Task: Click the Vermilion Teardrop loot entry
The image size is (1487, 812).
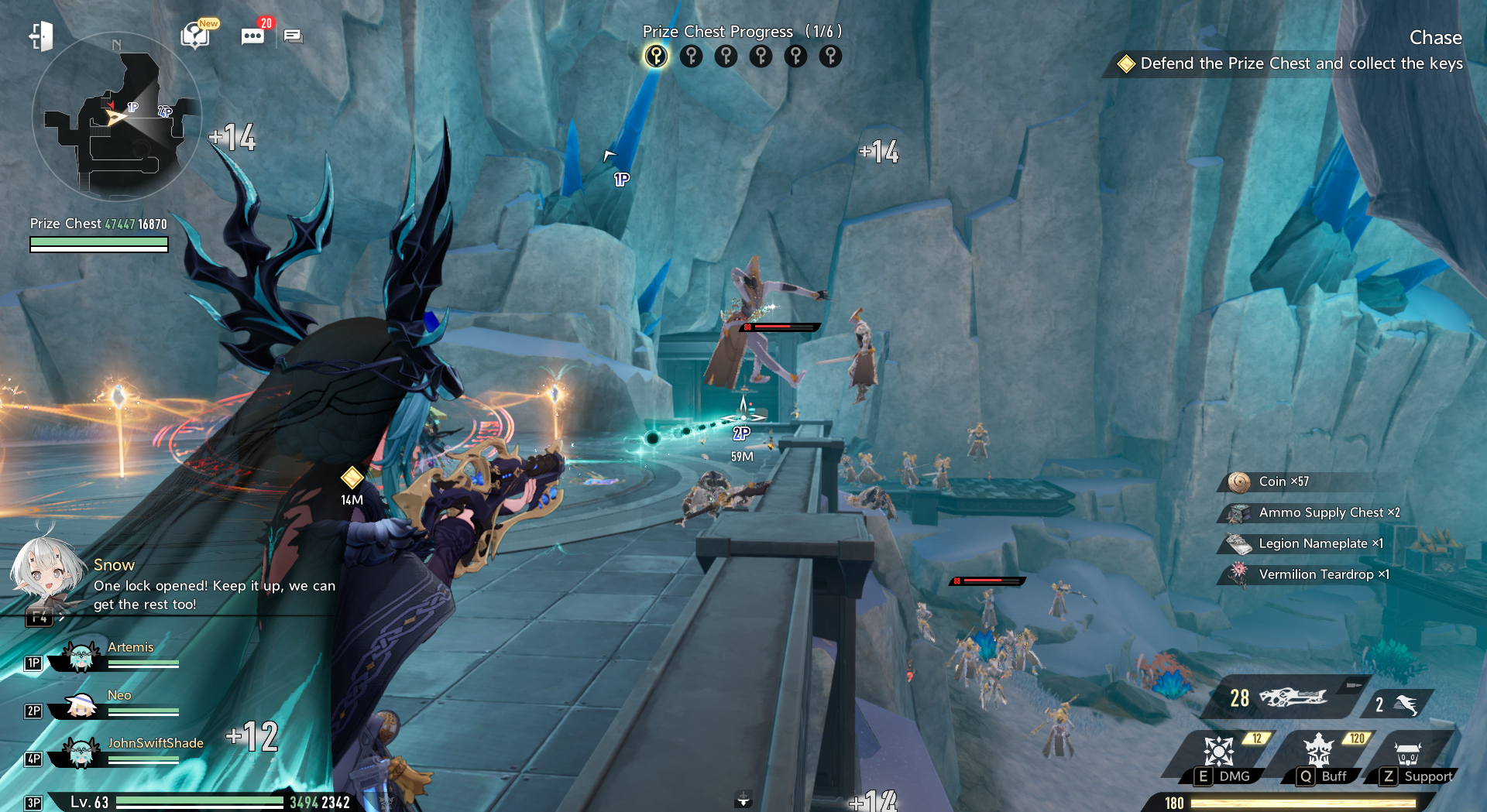Action: click(1323, 574)
